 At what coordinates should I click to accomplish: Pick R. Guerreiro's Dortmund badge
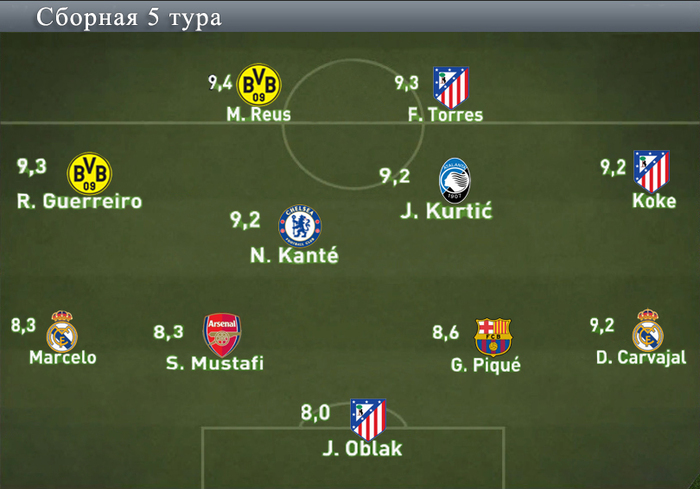coord(89,173)
